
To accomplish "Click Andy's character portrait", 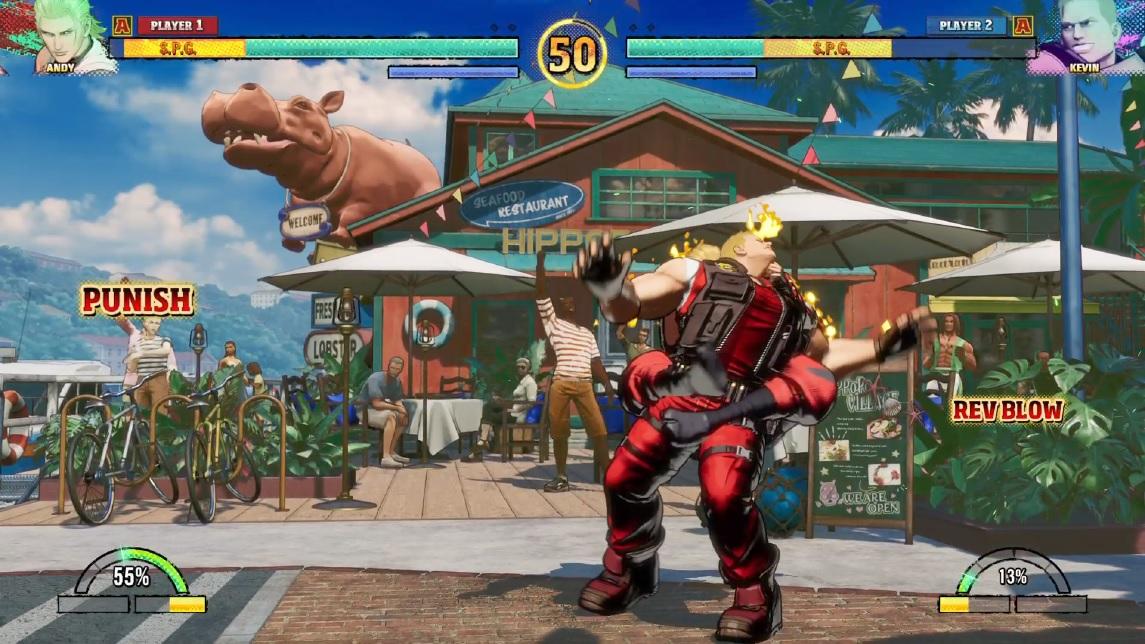I will click(70, 36).
